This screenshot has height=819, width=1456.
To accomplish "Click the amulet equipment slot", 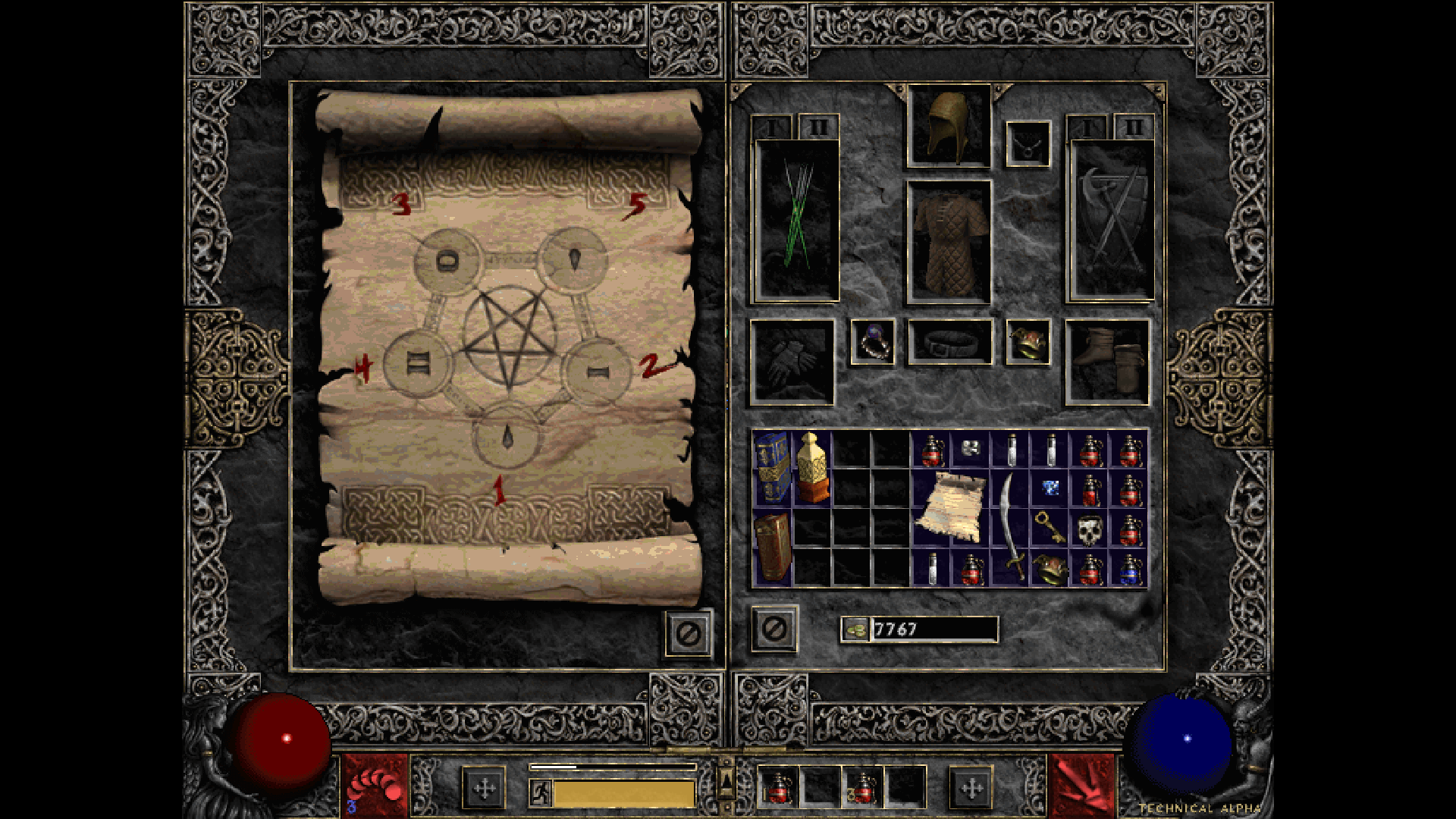I will tap(1028, 143).
